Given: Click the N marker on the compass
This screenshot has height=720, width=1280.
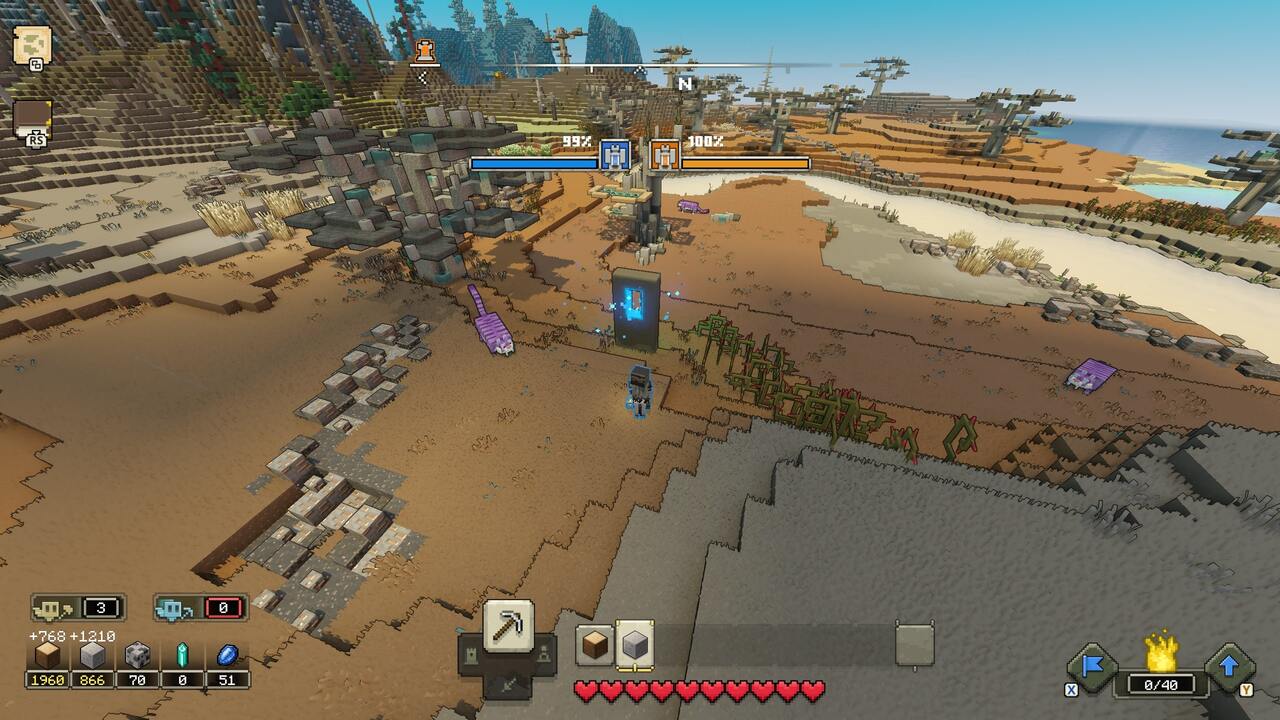Looking at the screenshot, I should point(684,85).
